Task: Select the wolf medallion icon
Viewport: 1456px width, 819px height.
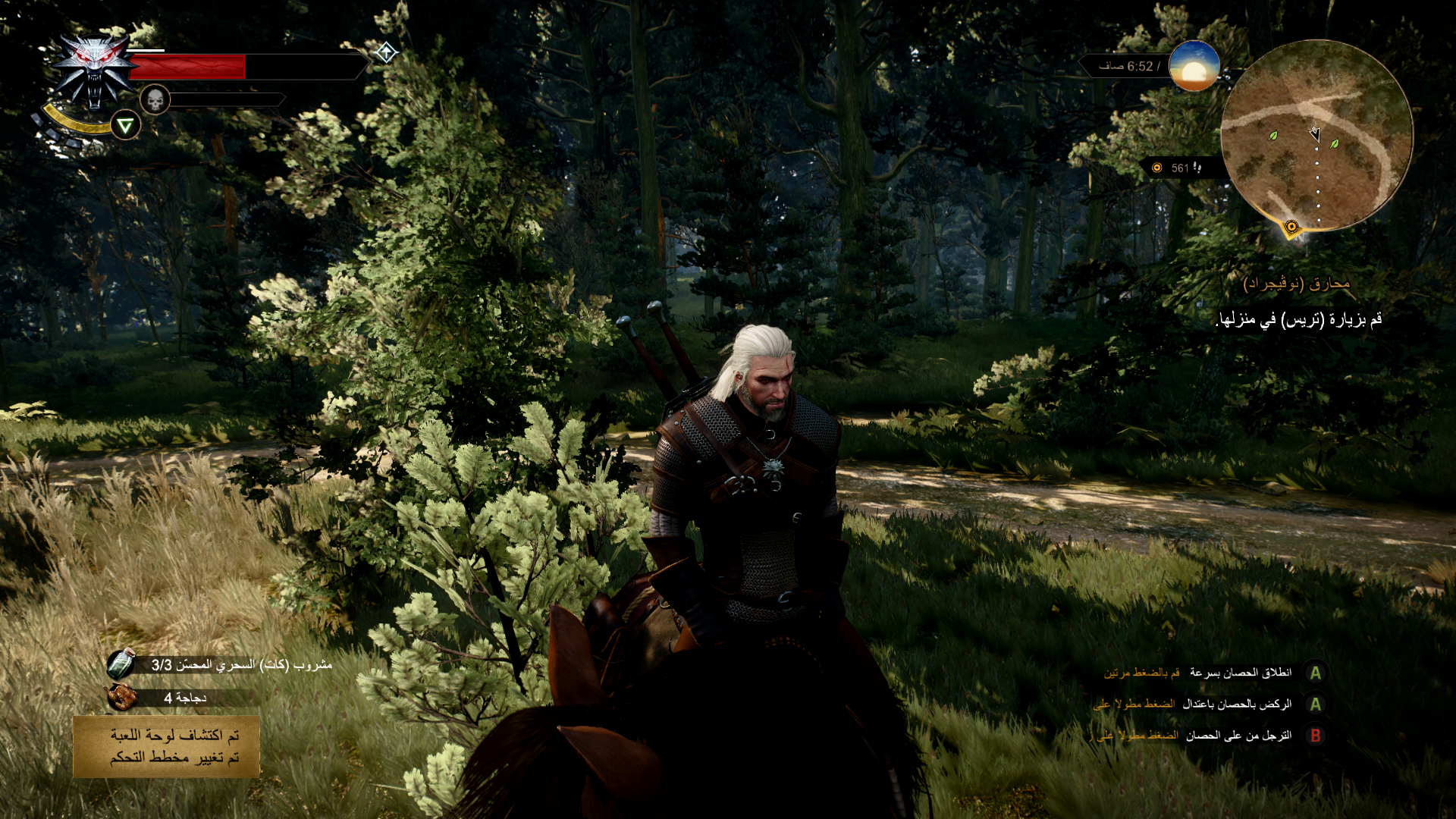Action: pyautogui.click(x=95, y=71)
